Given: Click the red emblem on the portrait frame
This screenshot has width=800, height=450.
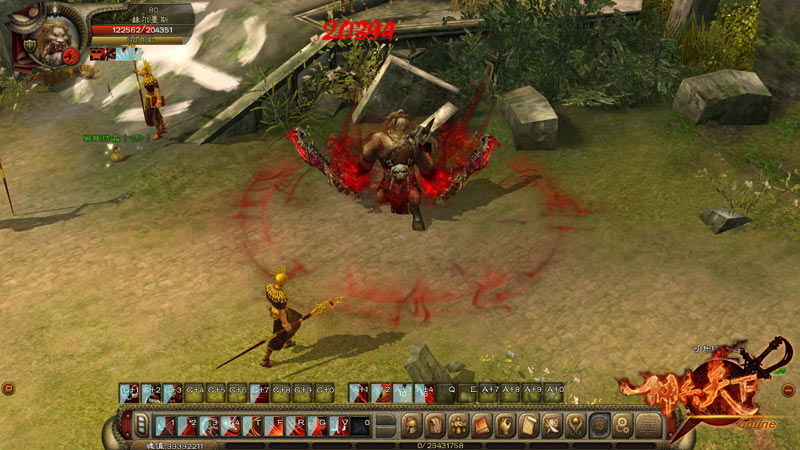Looking at the screenshot, I should point(71,58).
